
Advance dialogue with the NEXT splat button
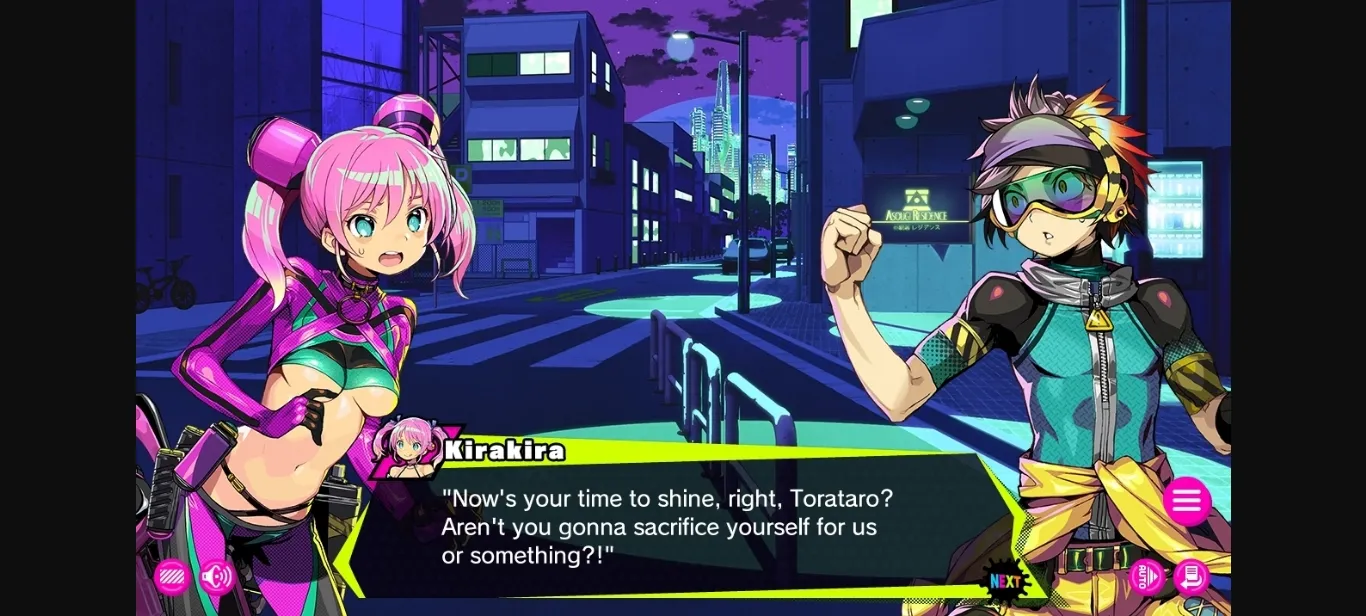pos(1005,581)
